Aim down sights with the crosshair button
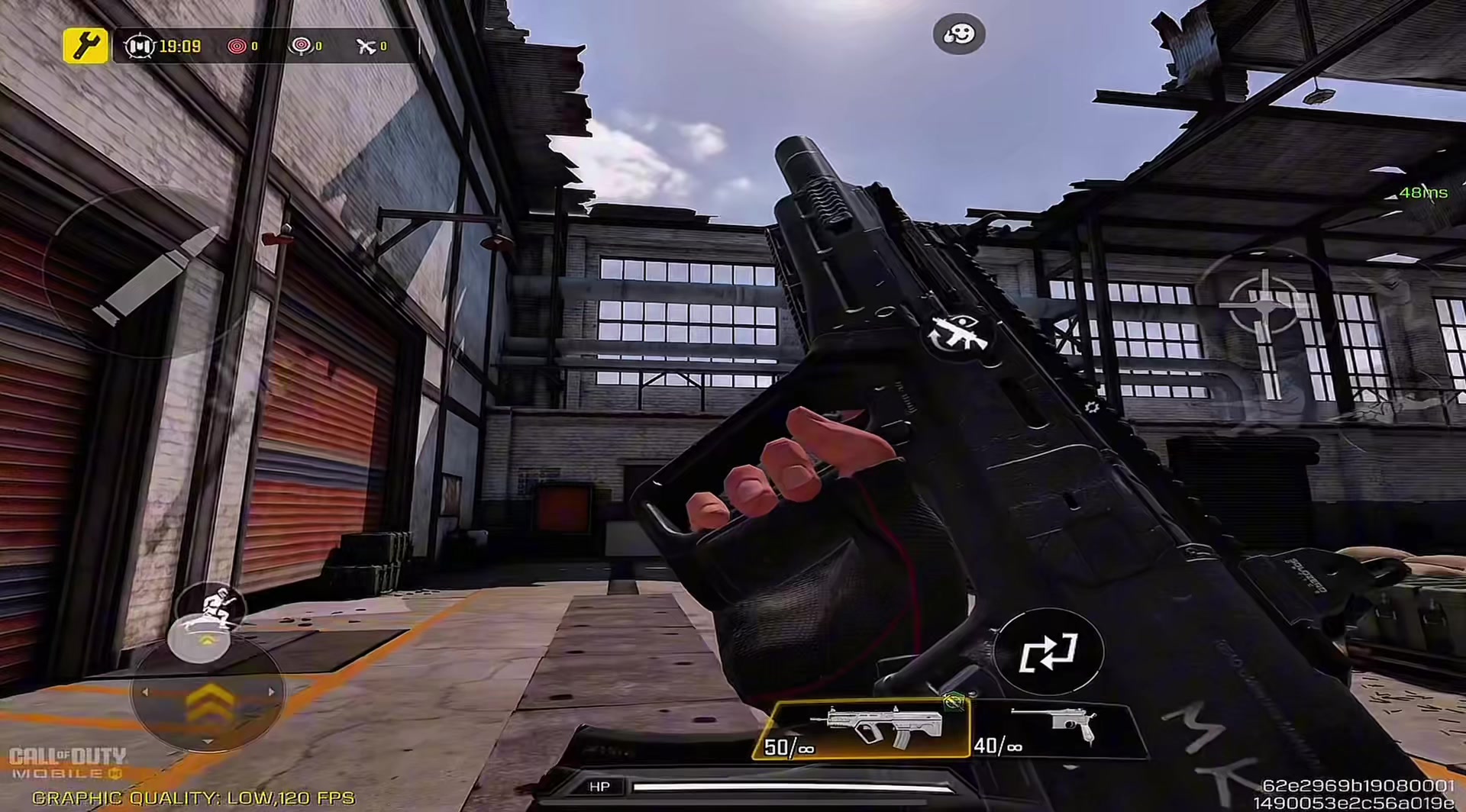The width and height of the screenshot is (1466, 812). pyautogui.click(x=1264, y=305)
